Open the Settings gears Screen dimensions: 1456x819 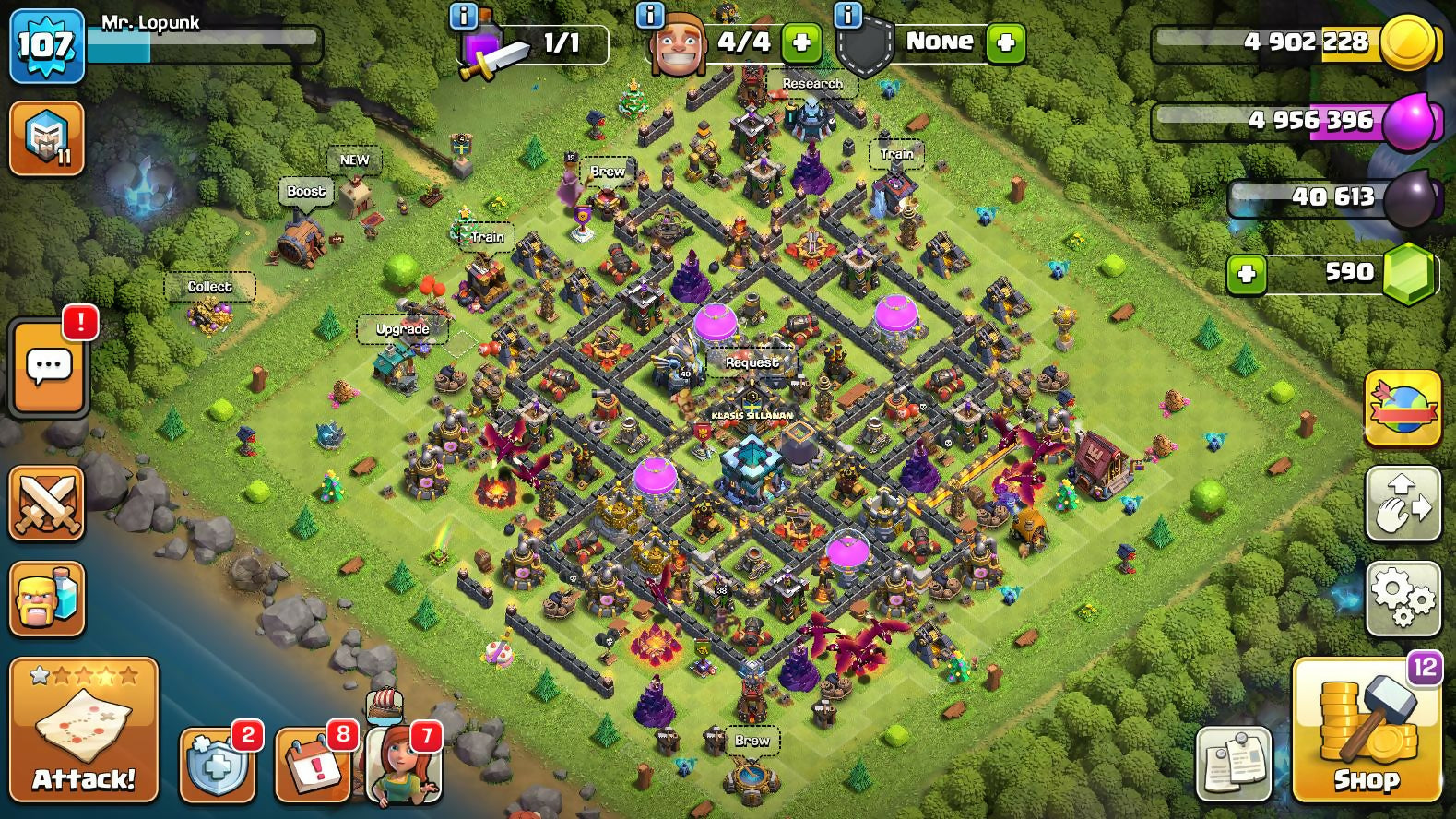(1403, 599)
